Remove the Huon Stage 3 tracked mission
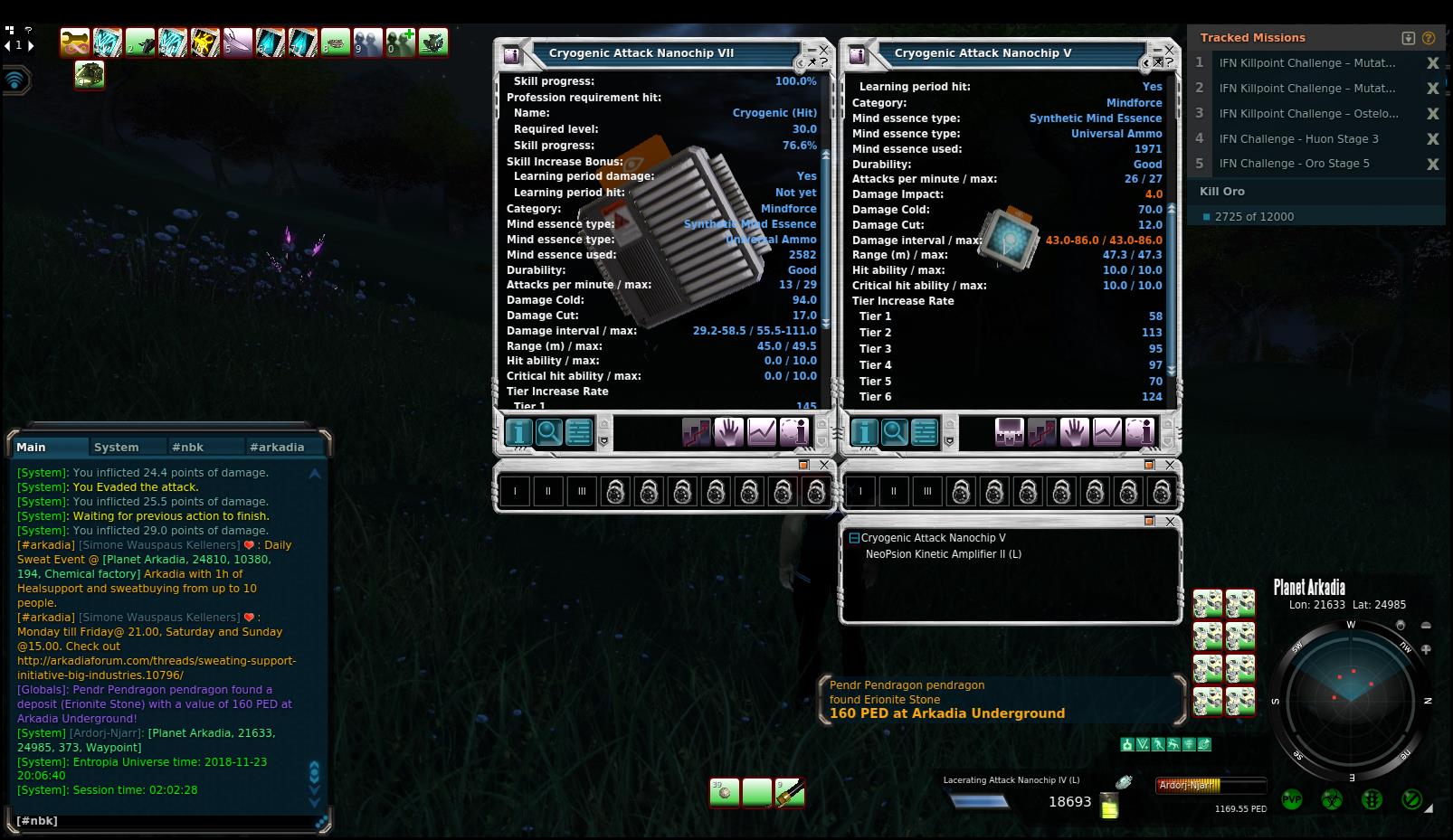Screen dimensions: 1453x840 point(1432,139)
